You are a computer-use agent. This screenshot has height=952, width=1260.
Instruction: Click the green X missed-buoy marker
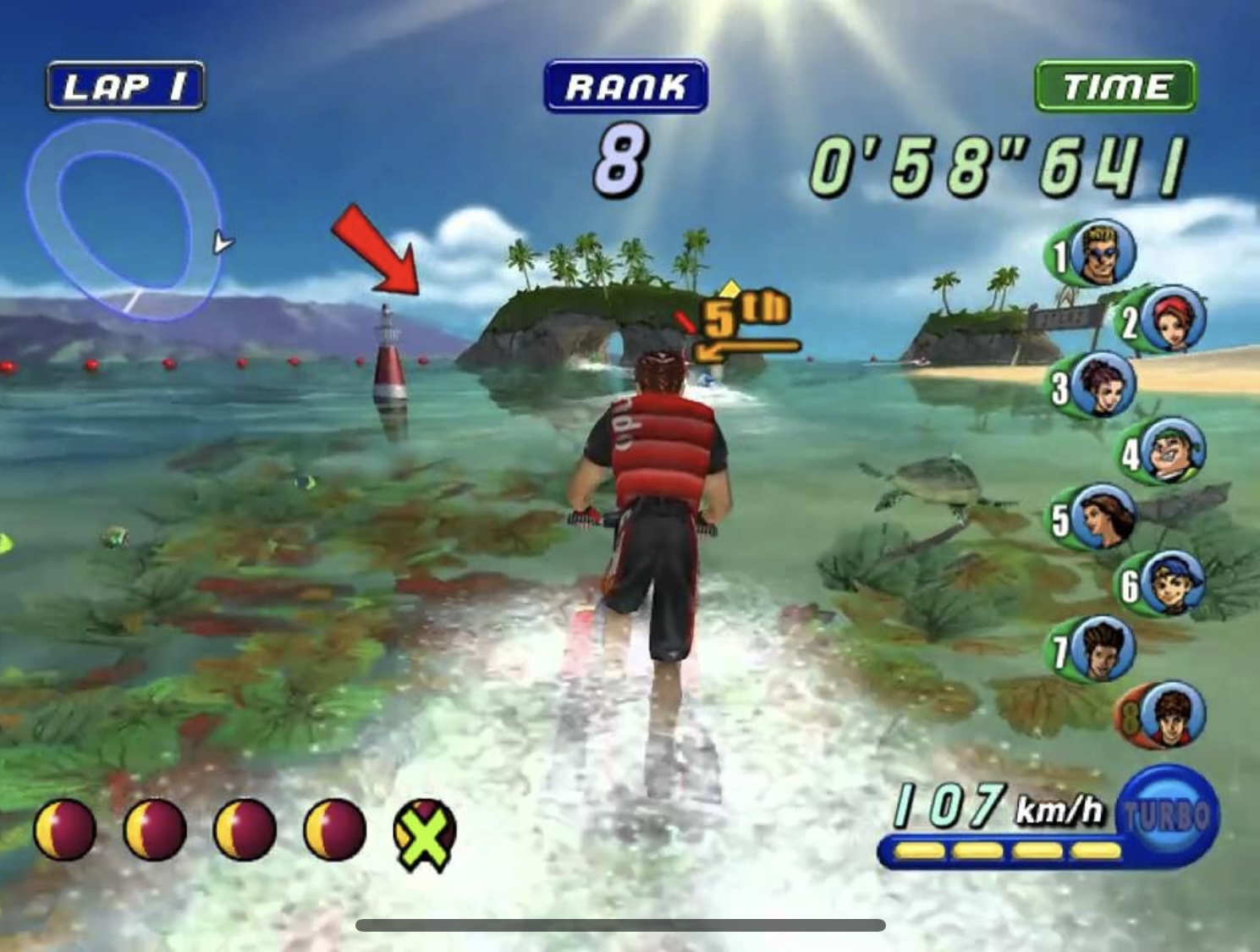pos(425,834)
